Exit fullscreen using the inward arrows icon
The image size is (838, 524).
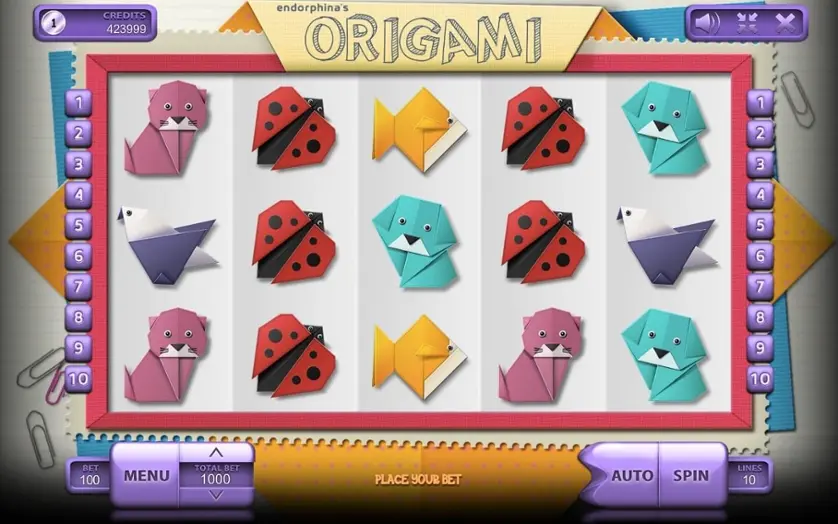point(748,22)
